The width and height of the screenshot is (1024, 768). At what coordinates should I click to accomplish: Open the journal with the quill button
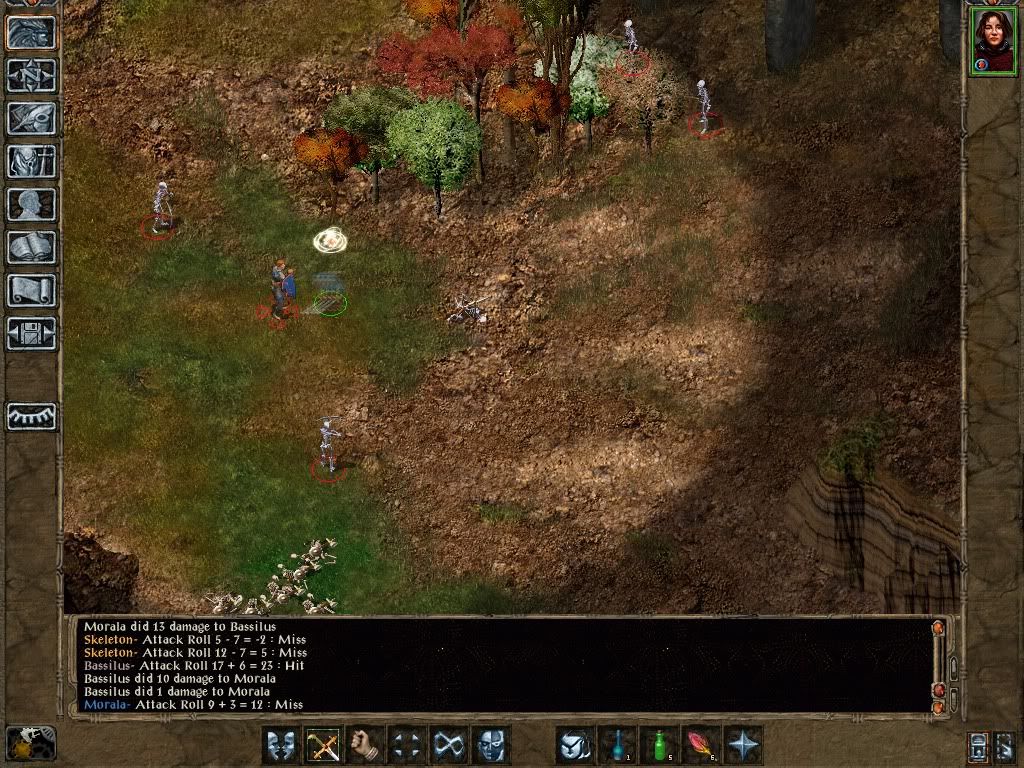pos(31,118)
